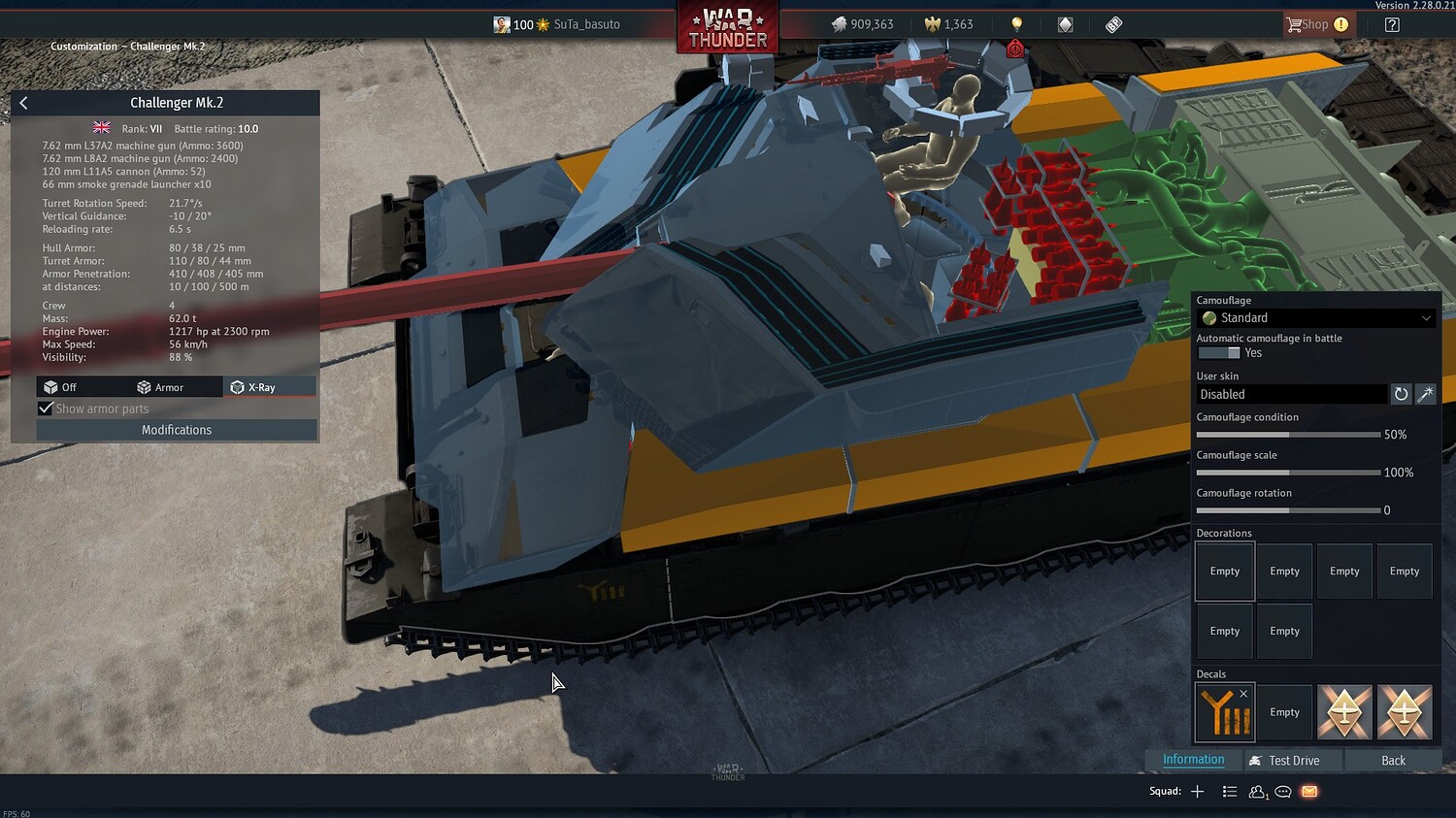Adjust the Camouflage condition slider
Image resolution: width=1456 pixels, height=818 pixels.
(1289, 434)
